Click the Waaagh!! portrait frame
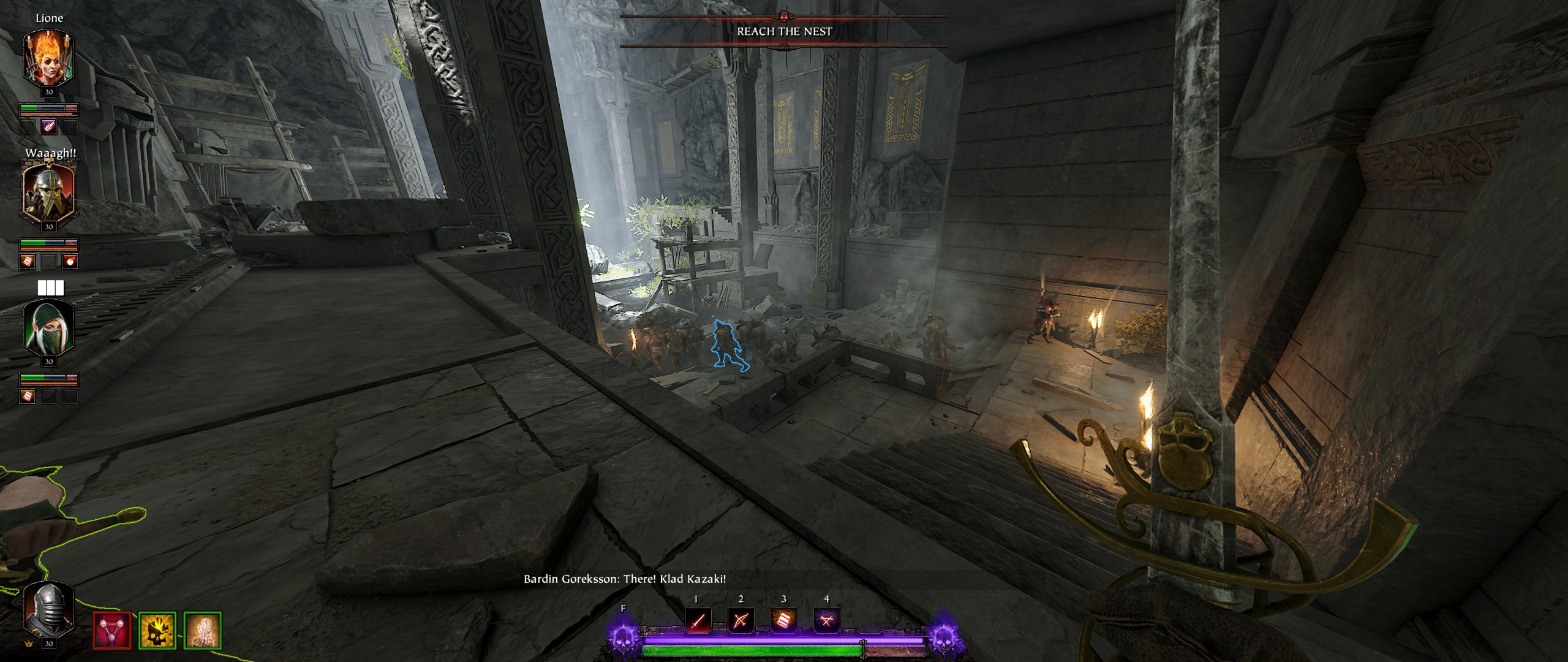1568x662 pixels. click(48, 190)
